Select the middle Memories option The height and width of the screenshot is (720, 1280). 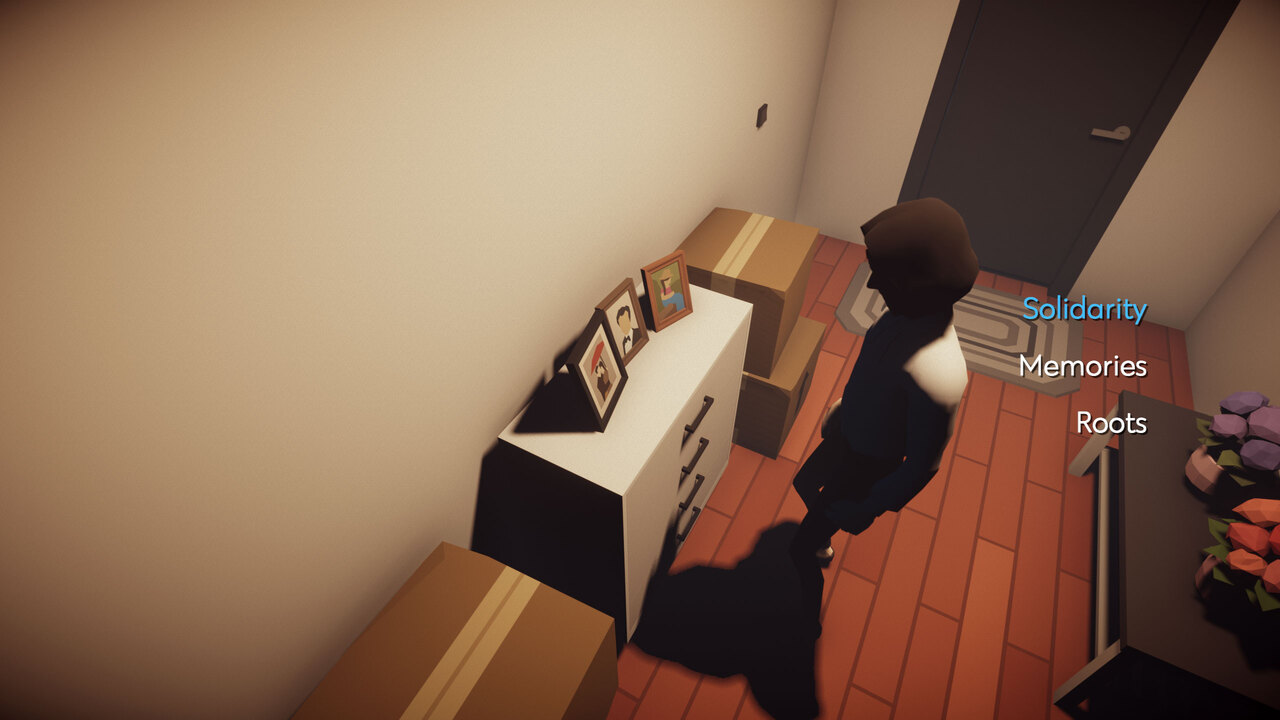(1082, 367)
